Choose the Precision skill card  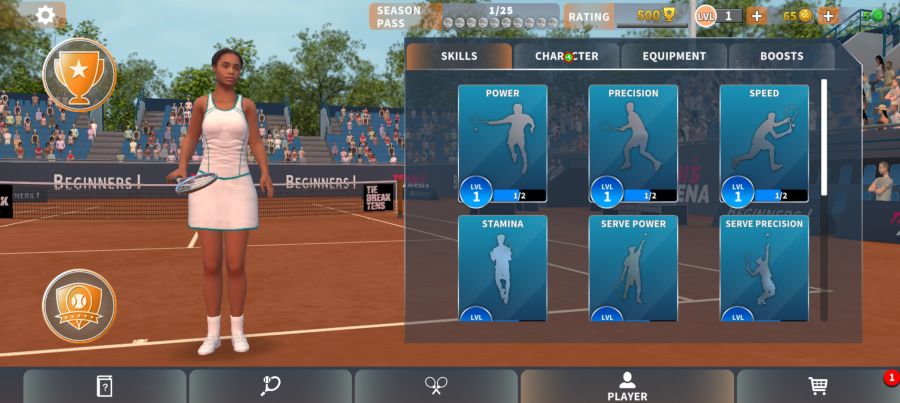633,143
